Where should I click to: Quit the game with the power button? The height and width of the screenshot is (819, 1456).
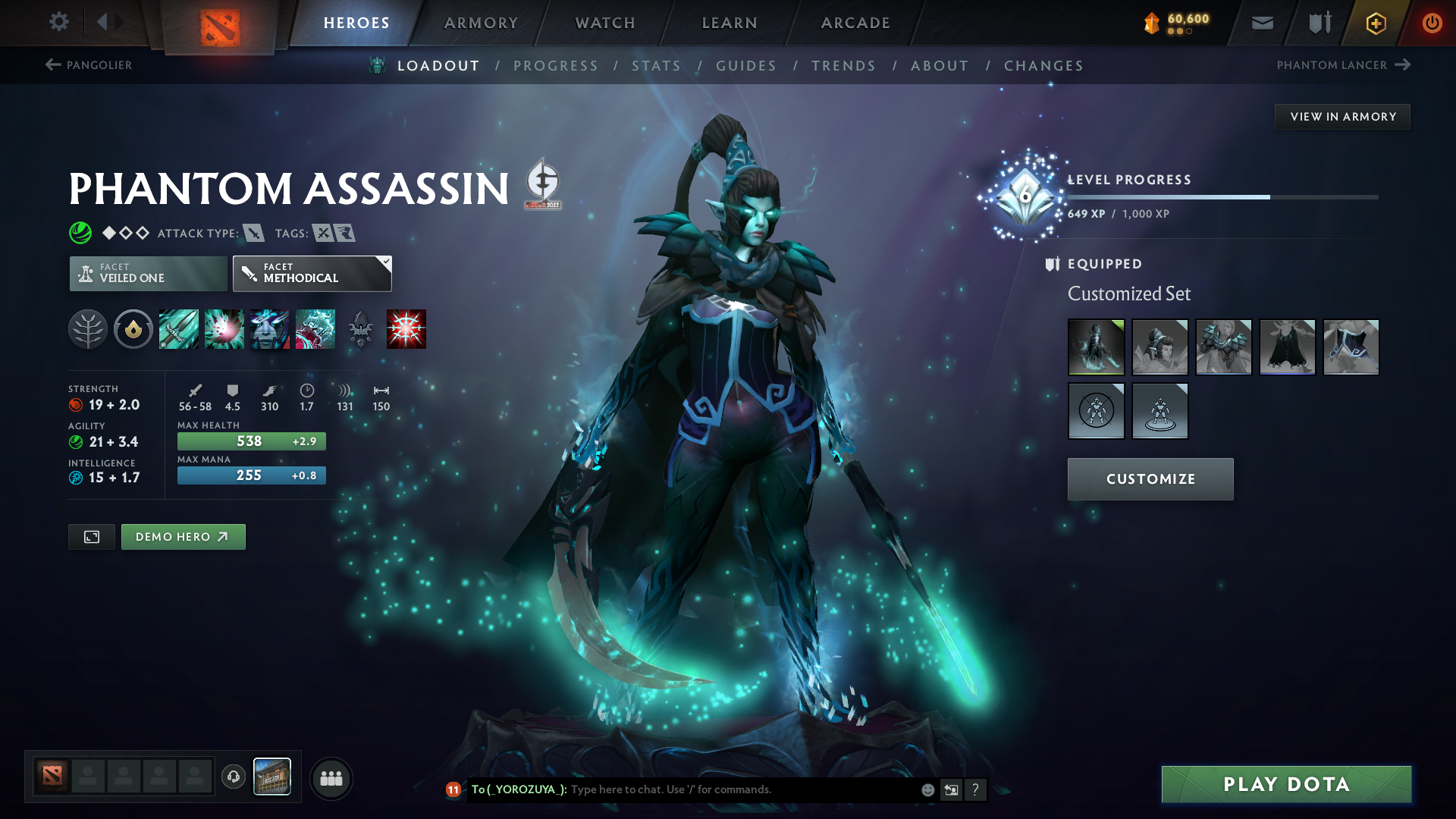pos(1432,23)
